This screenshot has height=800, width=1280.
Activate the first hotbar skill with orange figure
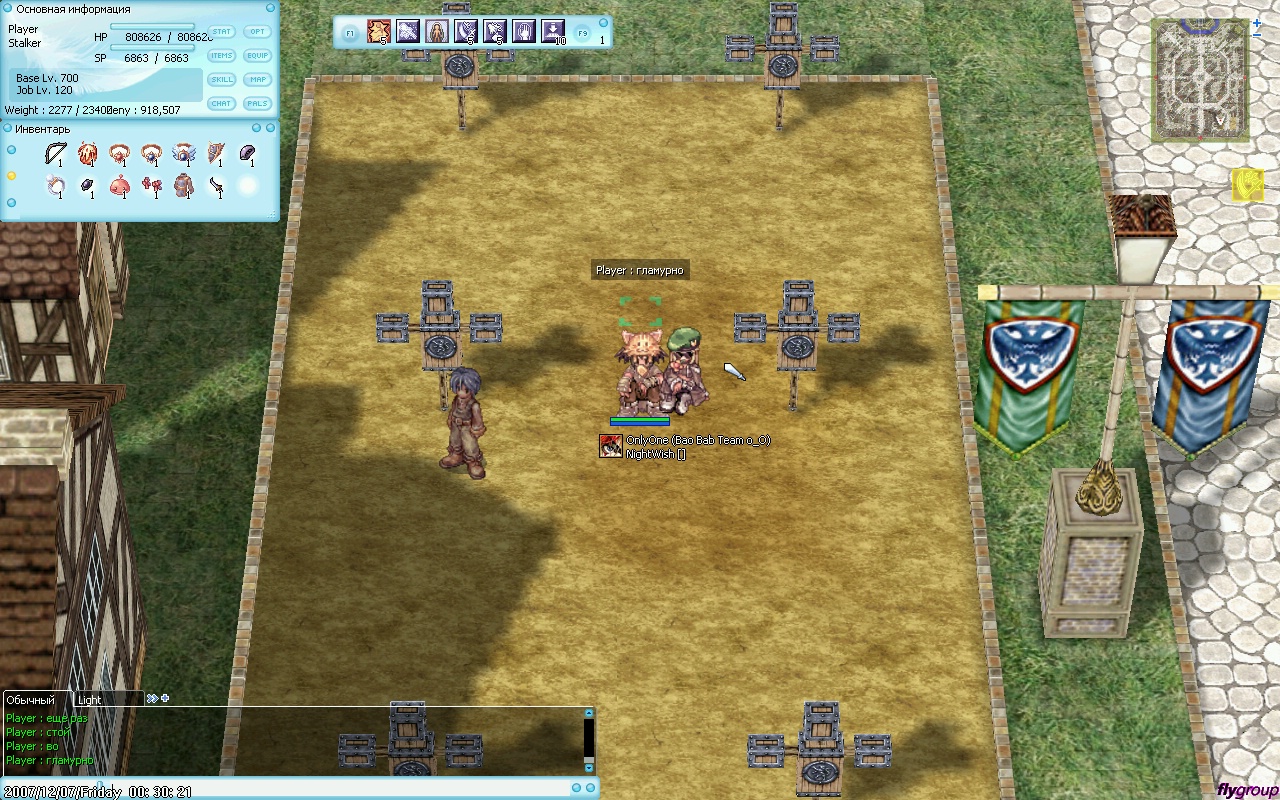click(x=379, y=32)
